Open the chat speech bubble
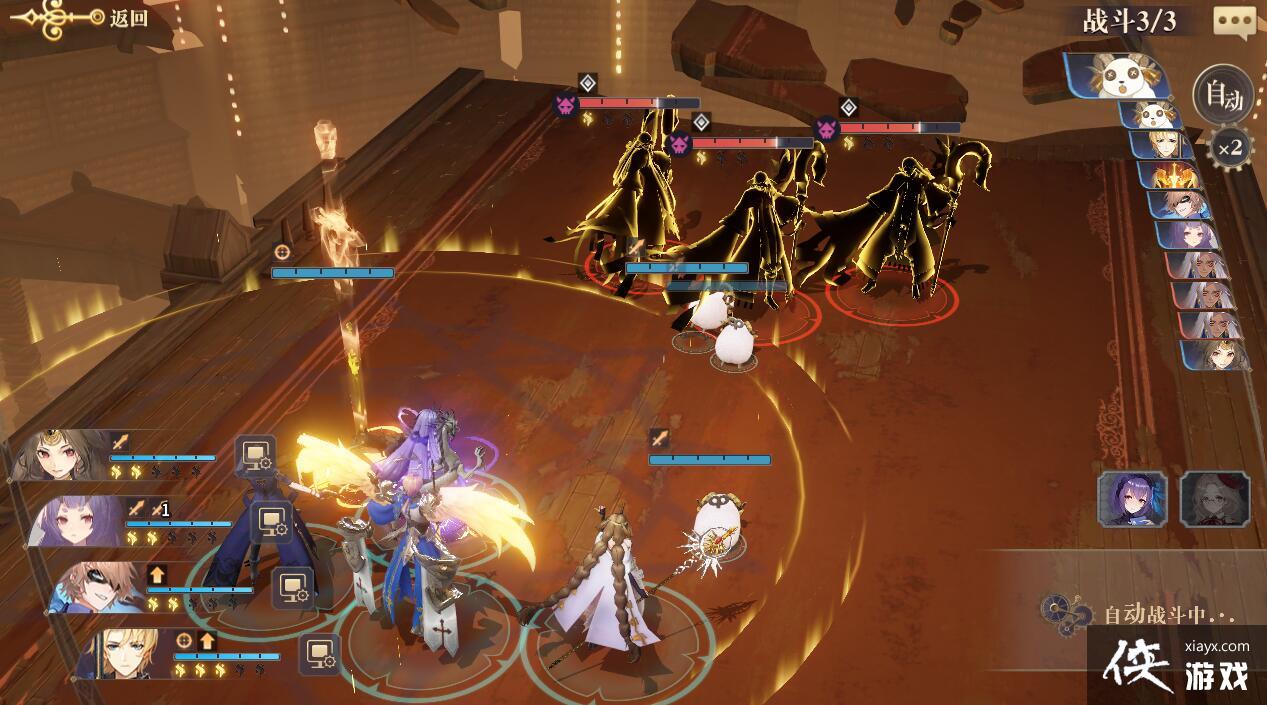The height and width of the screenshot is (705, 1267). click(x=1234, y=21)
